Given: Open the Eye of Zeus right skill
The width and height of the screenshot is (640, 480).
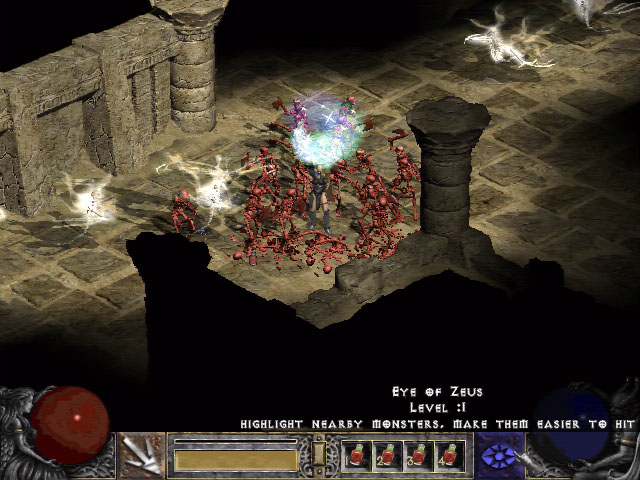Looking at the screenshot, I should pos(498,455).
